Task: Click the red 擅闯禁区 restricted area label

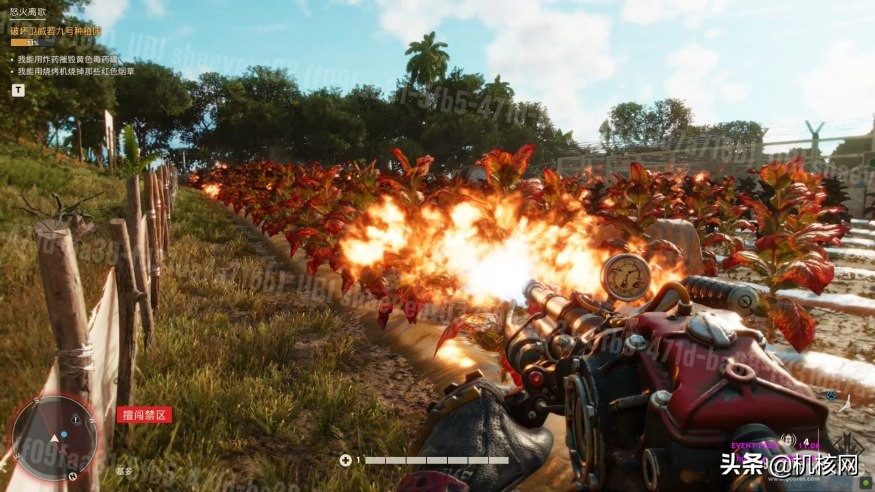Action: 144,414
